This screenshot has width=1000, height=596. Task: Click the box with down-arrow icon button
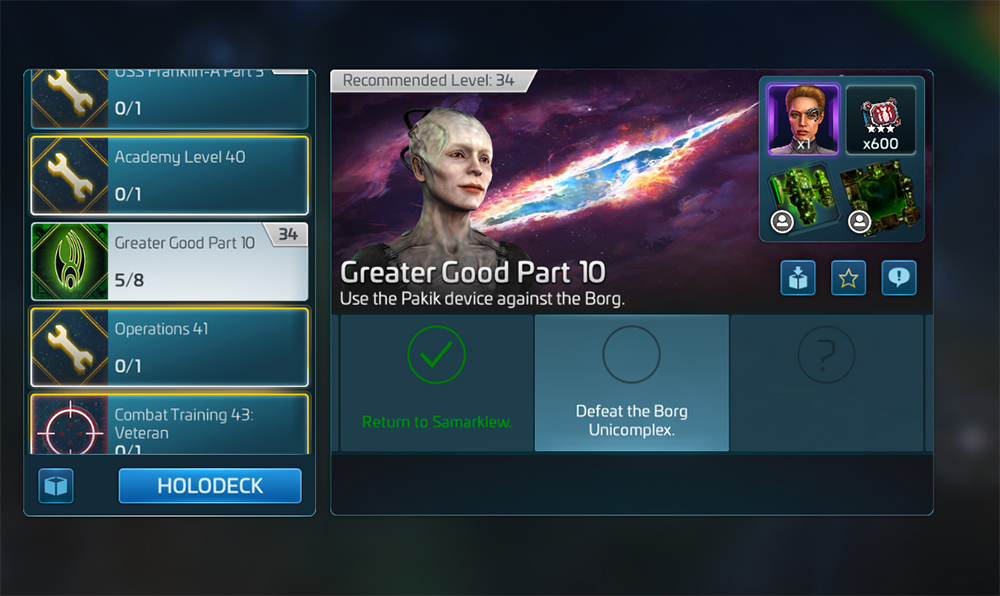point(798,279)
